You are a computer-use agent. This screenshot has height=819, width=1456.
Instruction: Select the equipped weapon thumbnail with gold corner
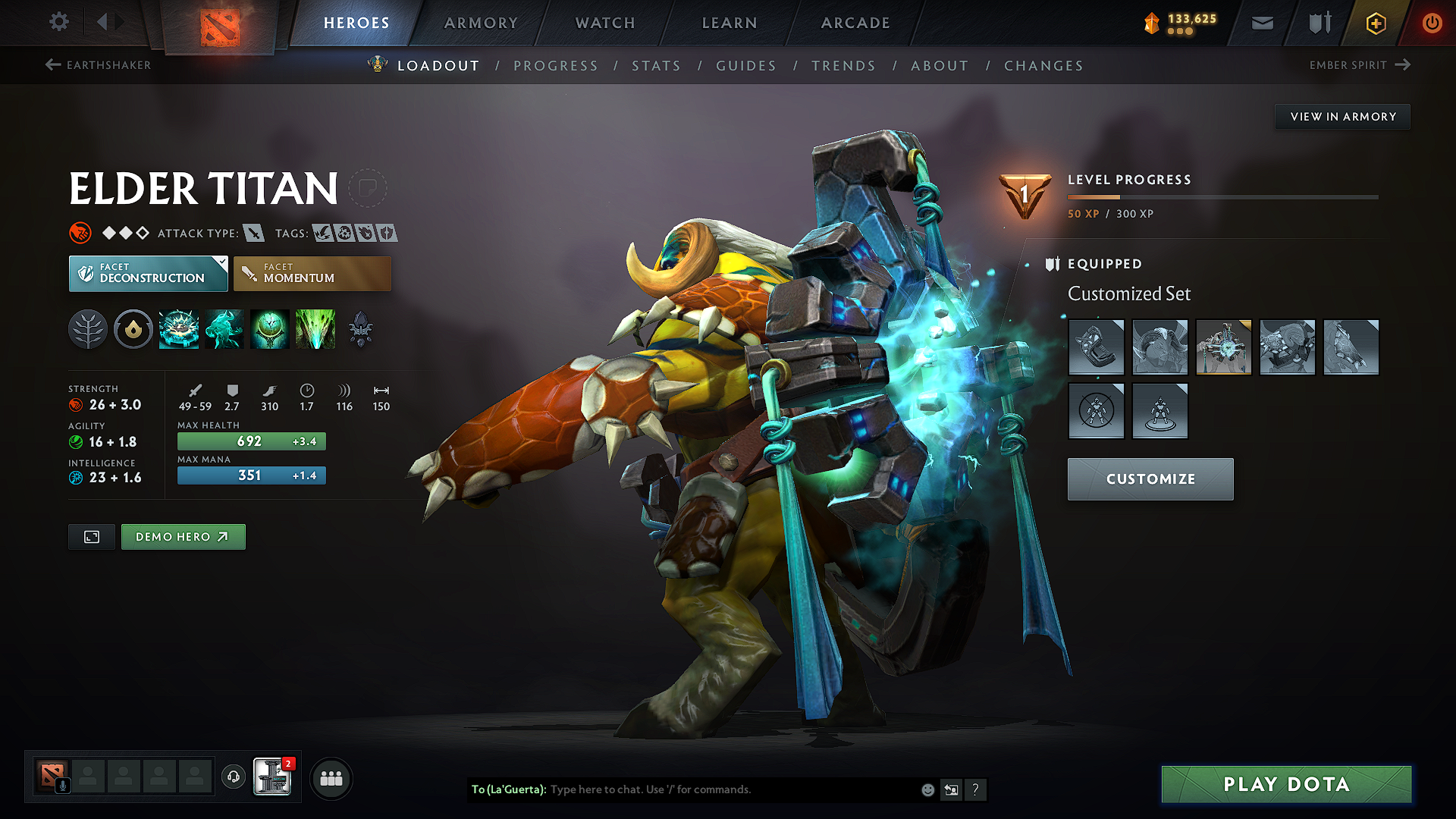(x=1224, y=347)
